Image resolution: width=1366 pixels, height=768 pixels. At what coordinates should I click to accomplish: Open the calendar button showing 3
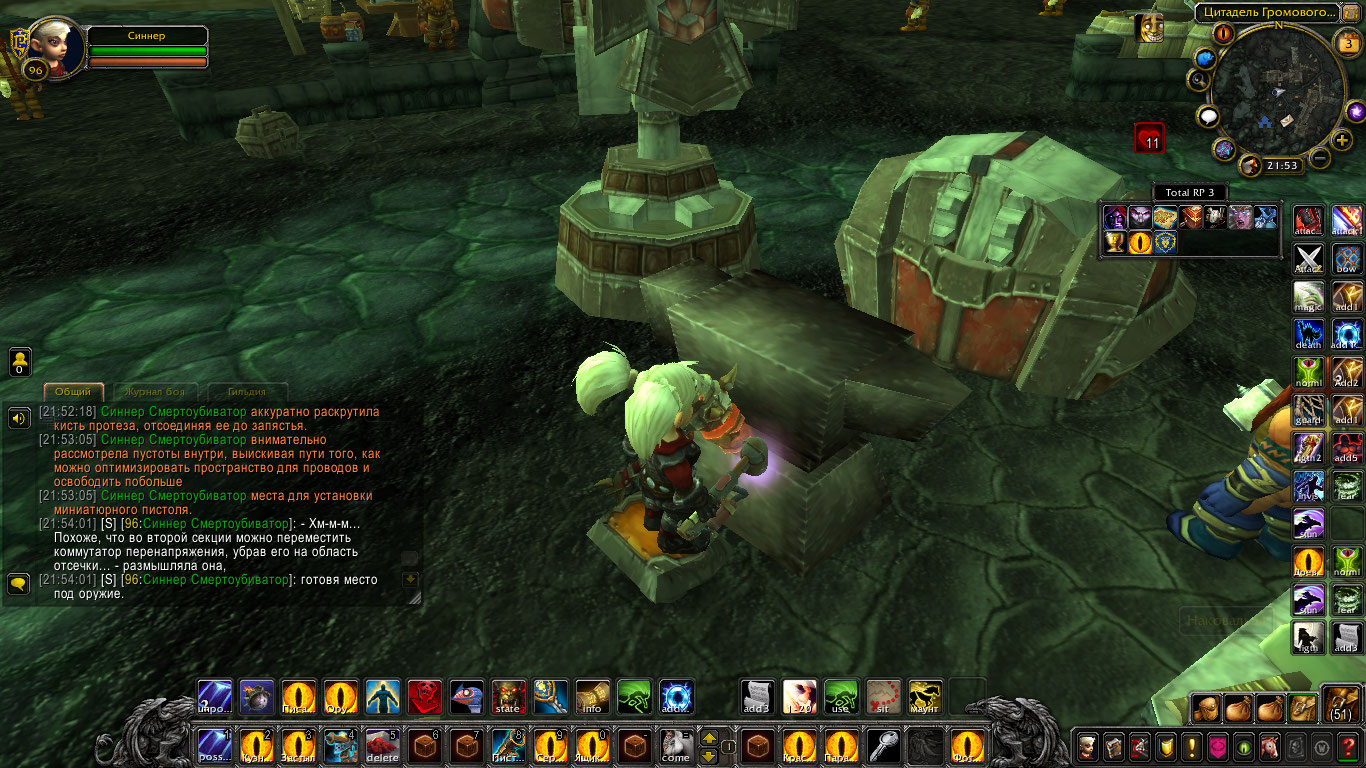[x=1348, y=42]
